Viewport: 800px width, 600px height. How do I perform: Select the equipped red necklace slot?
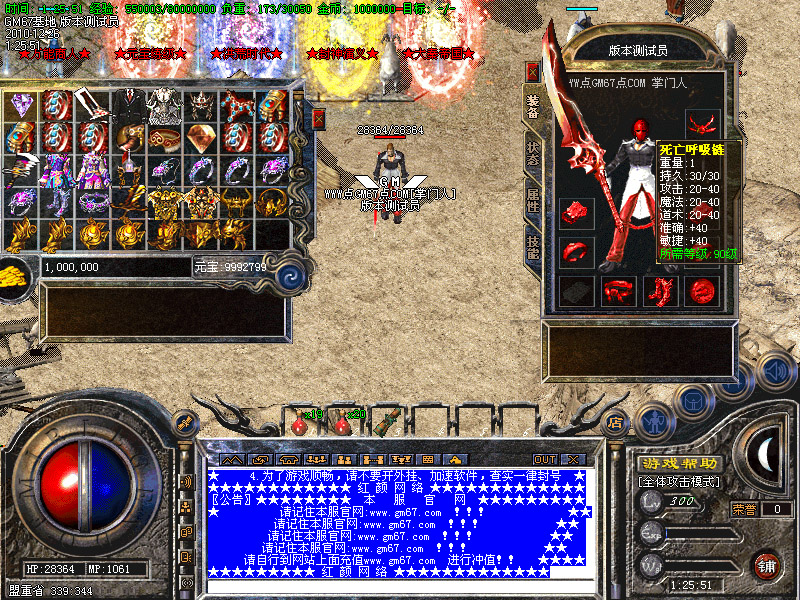(702, 125)
